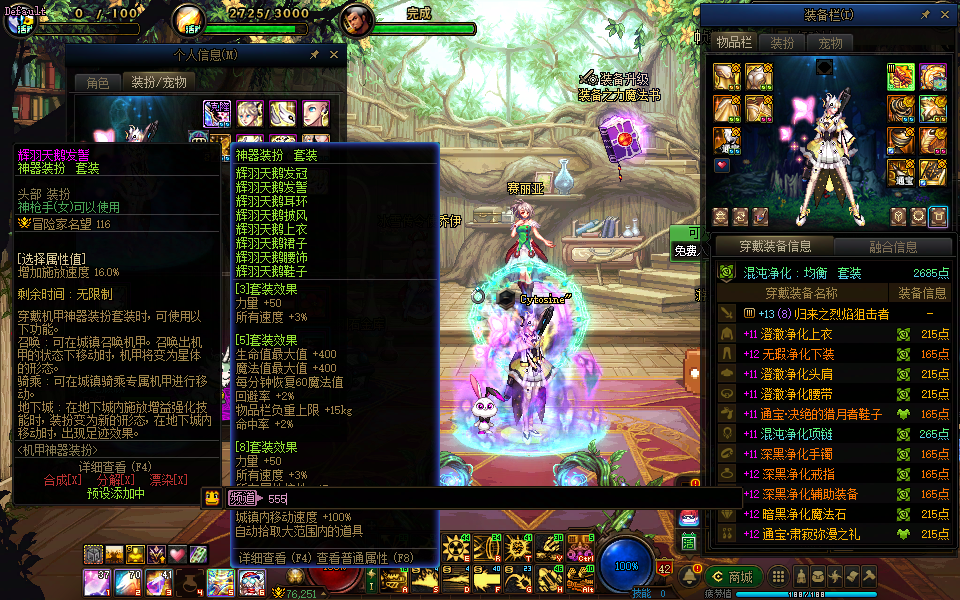
Task: Open the 宠物 pet tab
Action: [830, 43]
